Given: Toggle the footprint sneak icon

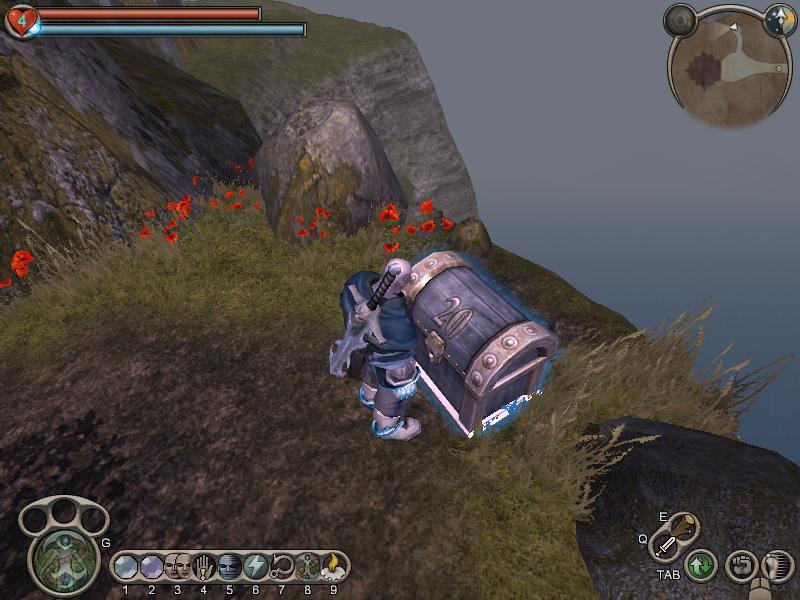Looking at the screenshot, I should click(x=777, y=566).
